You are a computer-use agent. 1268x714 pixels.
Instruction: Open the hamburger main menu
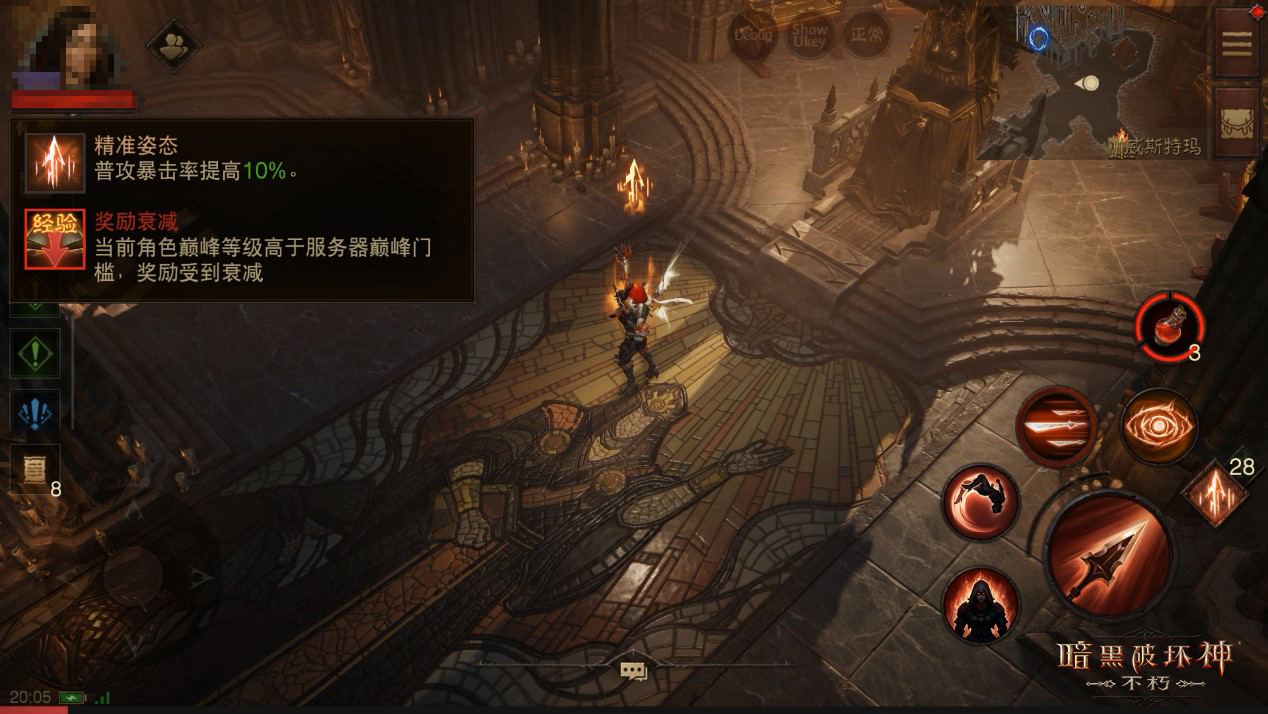(1237, 44)
